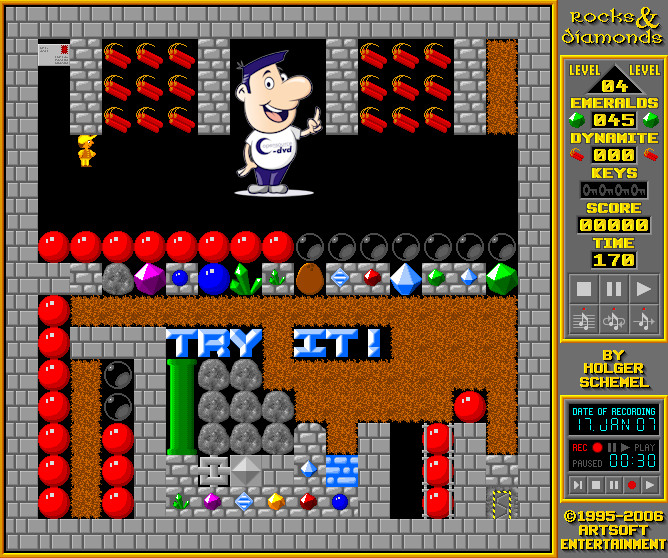Pause the game with the pause button
Image resolution: width=668 pixels, height=558 pixels.
[614, 290]
